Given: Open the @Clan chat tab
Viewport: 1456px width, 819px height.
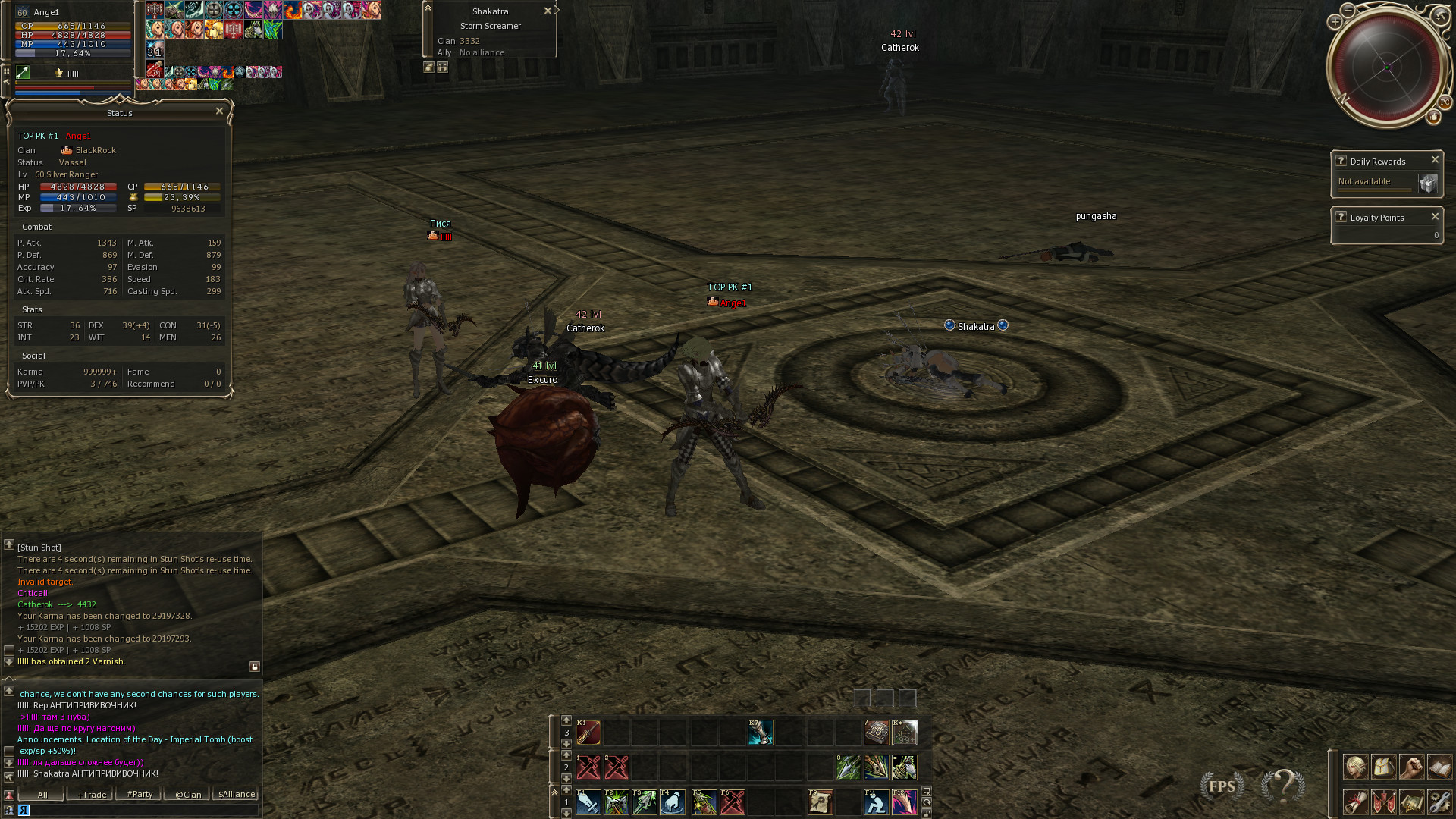Looking at the screenshot, I should point(188,795).
